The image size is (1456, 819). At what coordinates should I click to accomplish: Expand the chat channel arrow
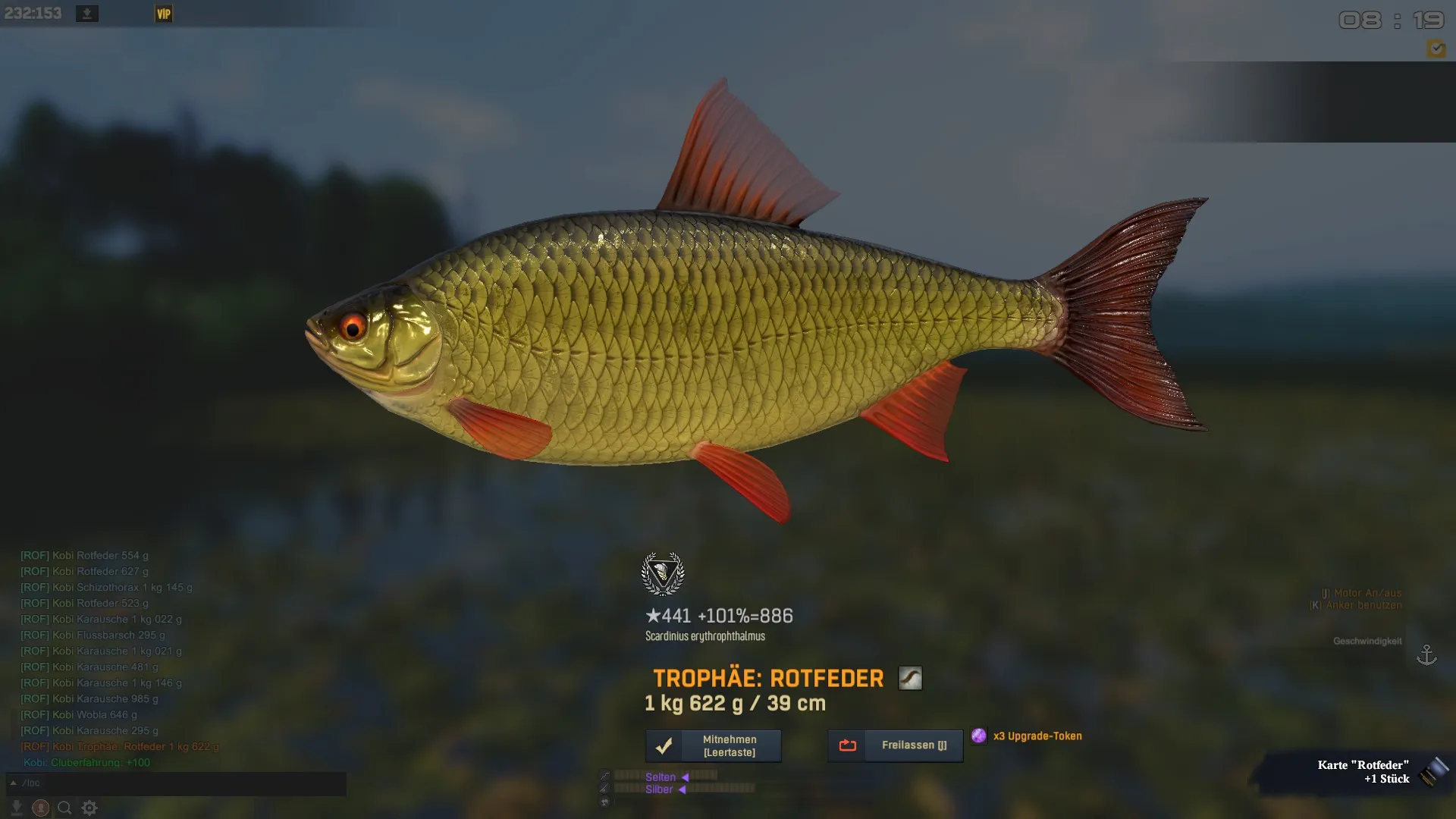(x=13, y=783)
